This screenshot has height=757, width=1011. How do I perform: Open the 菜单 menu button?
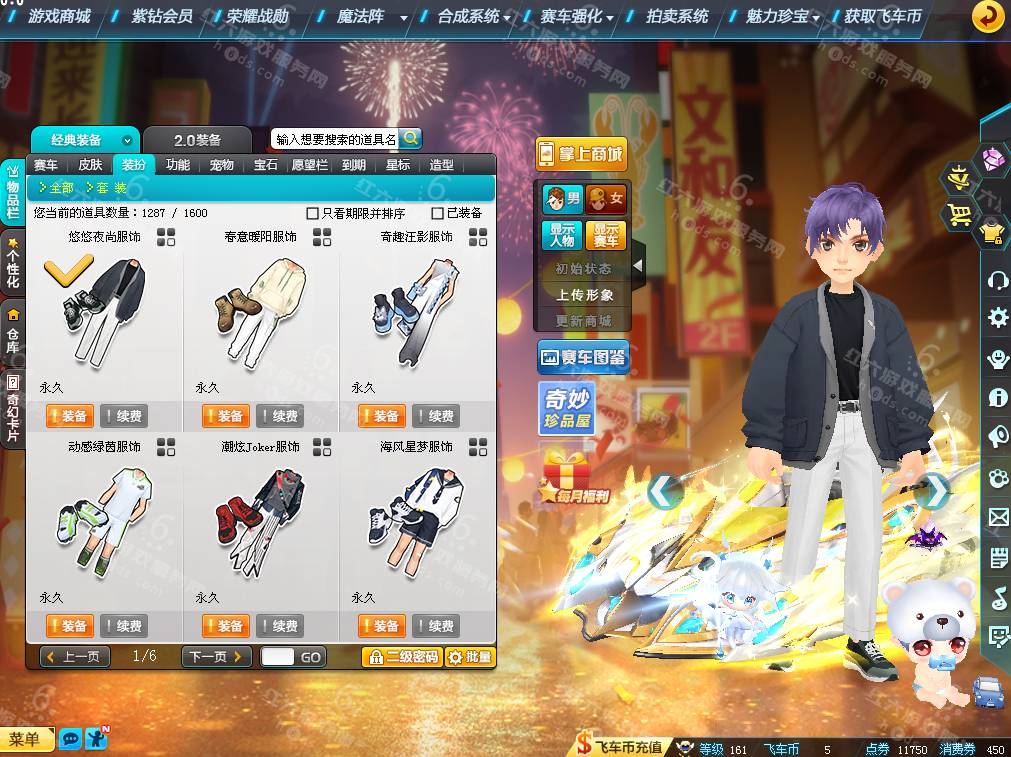26,739
